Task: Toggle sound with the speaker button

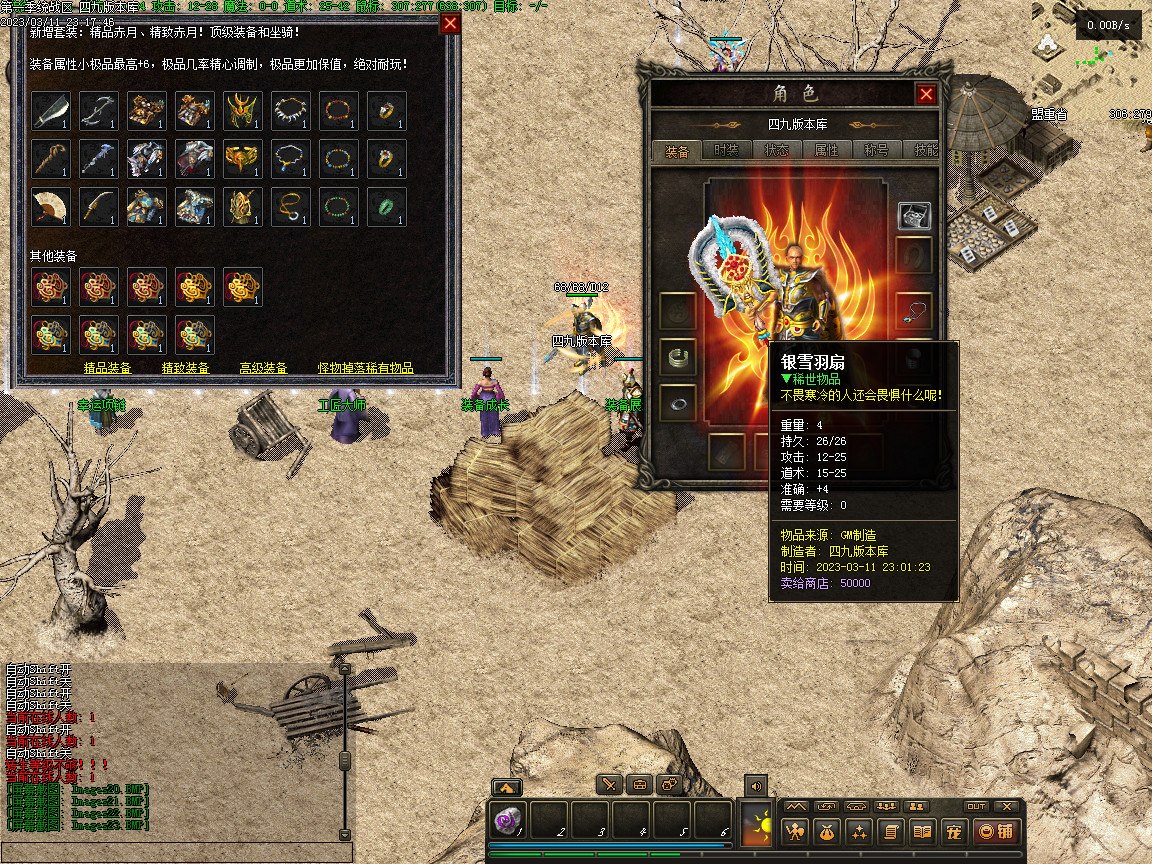Action: 755,786
